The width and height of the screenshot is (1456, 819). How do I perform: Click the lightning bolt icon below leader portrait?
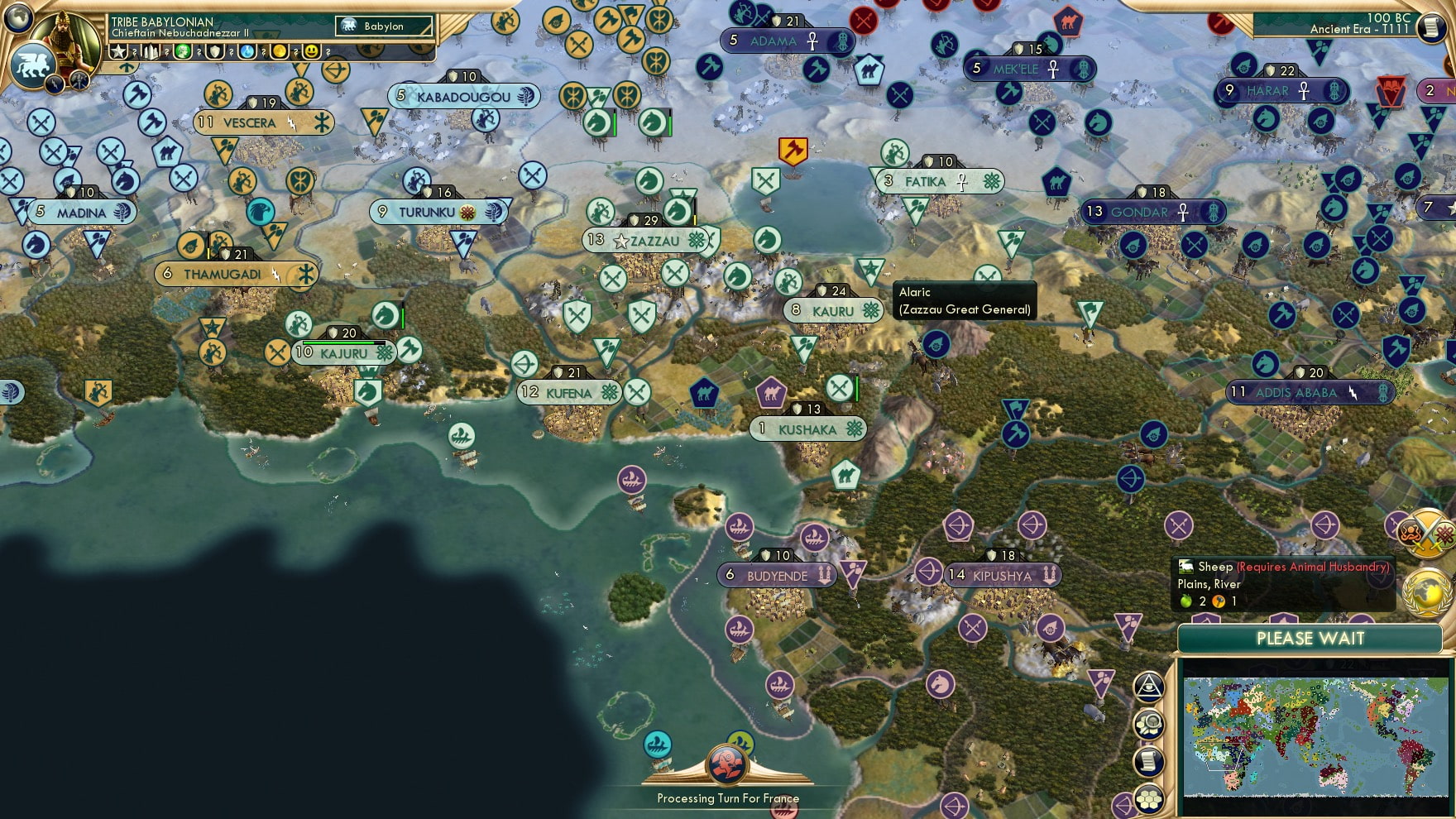(x=55, y=84)
